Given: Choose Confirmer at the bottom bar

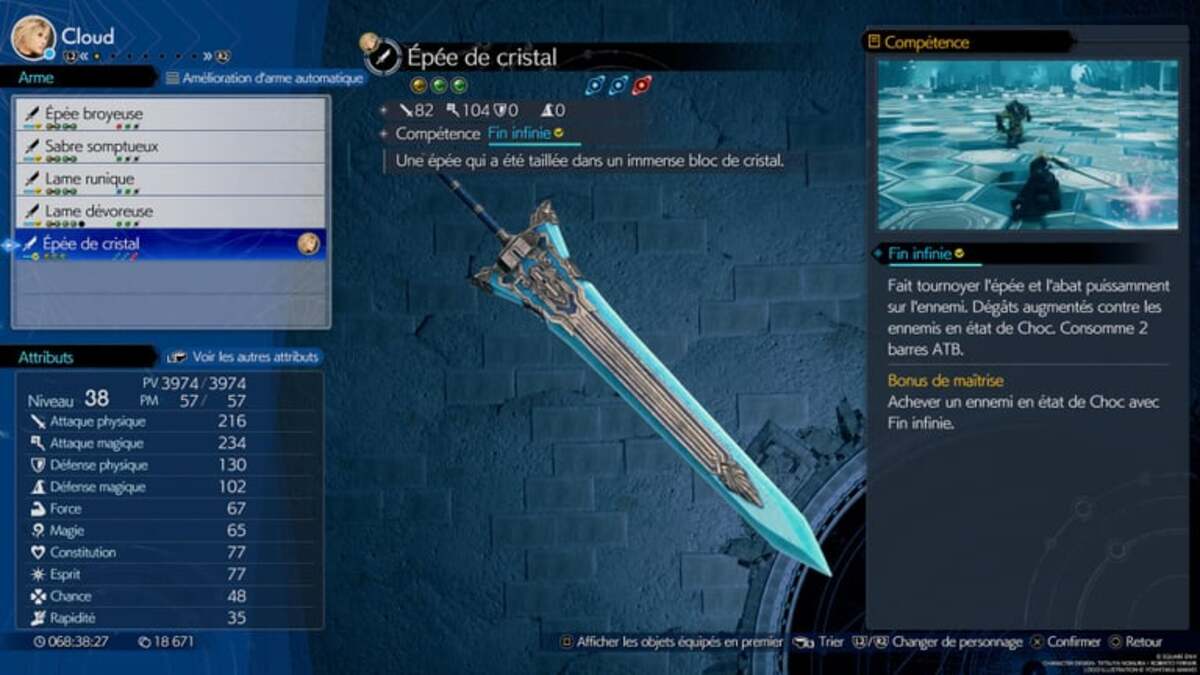Looking at the screenshot, I should (1065, 642).
